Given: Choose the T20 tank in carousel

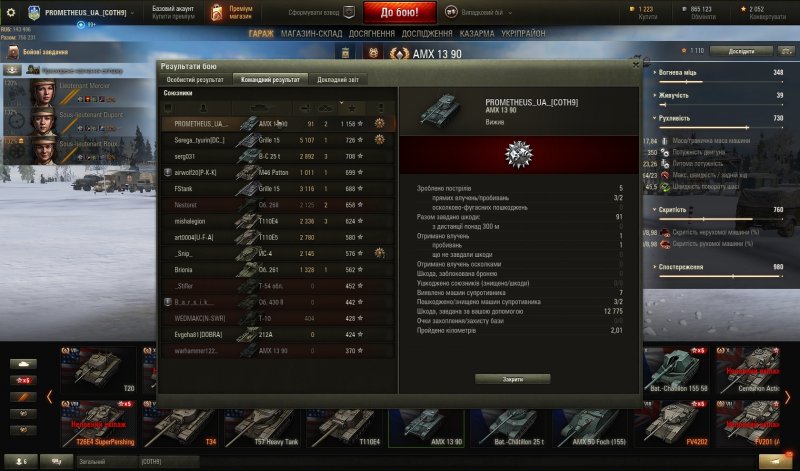Looking at the screenshot, I should tap(98, 370).
